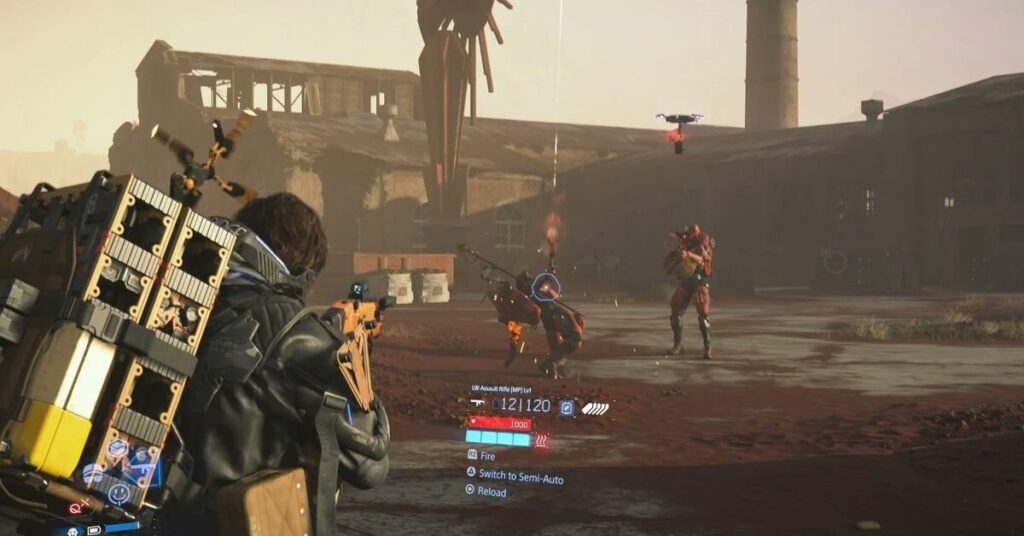Select the white striped grenade-count icon
The width and height of the screenshot is (1024, 536).
tap(595, 408)
